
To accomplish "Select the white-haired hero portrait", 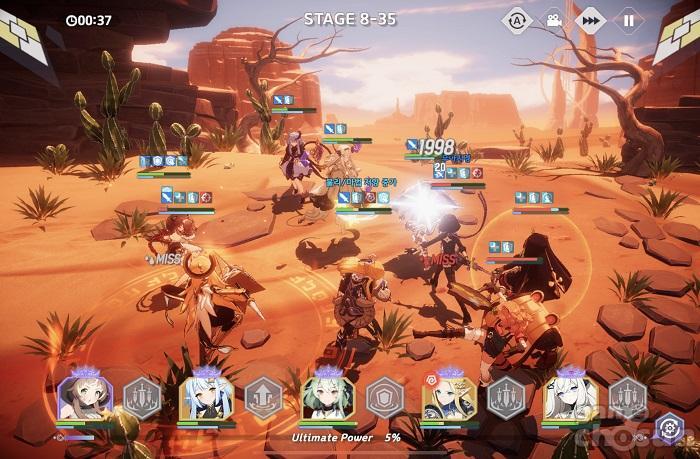I will tap(570, 396).
